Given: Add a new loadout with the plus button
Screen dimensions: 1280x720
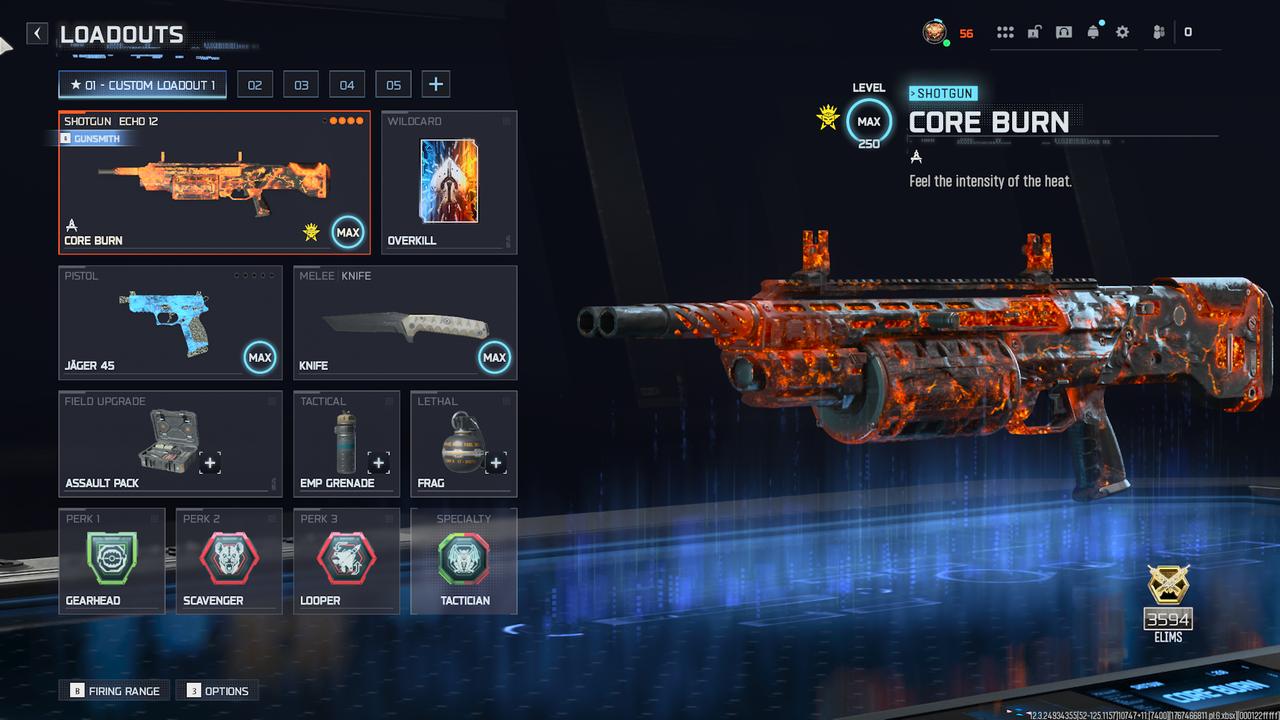Looking at the screenshot, I should click(x=435, y=85).
